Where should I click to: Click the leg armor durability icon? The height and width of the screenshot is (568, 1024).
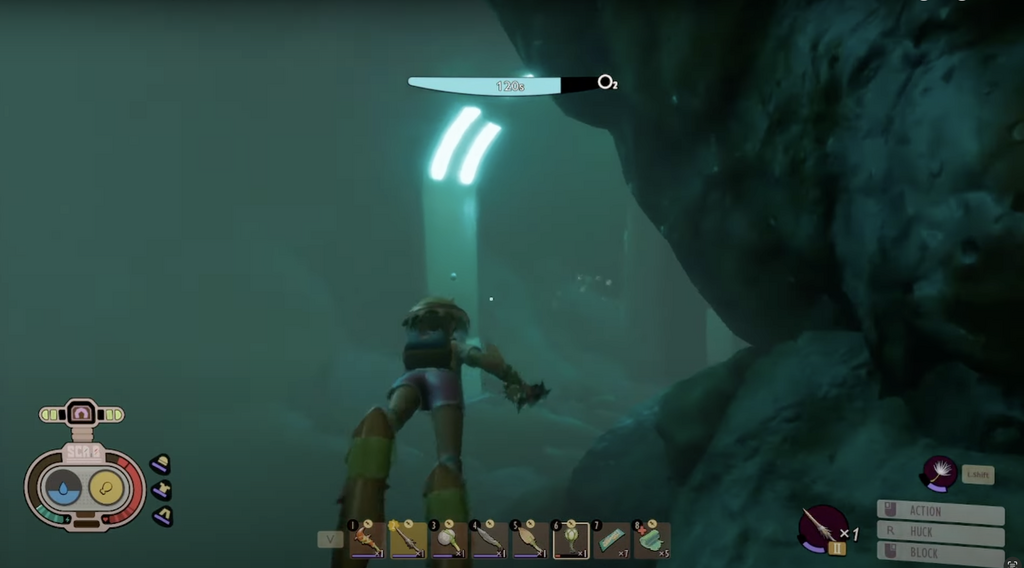pyautogui.click(x=162, y=515)
